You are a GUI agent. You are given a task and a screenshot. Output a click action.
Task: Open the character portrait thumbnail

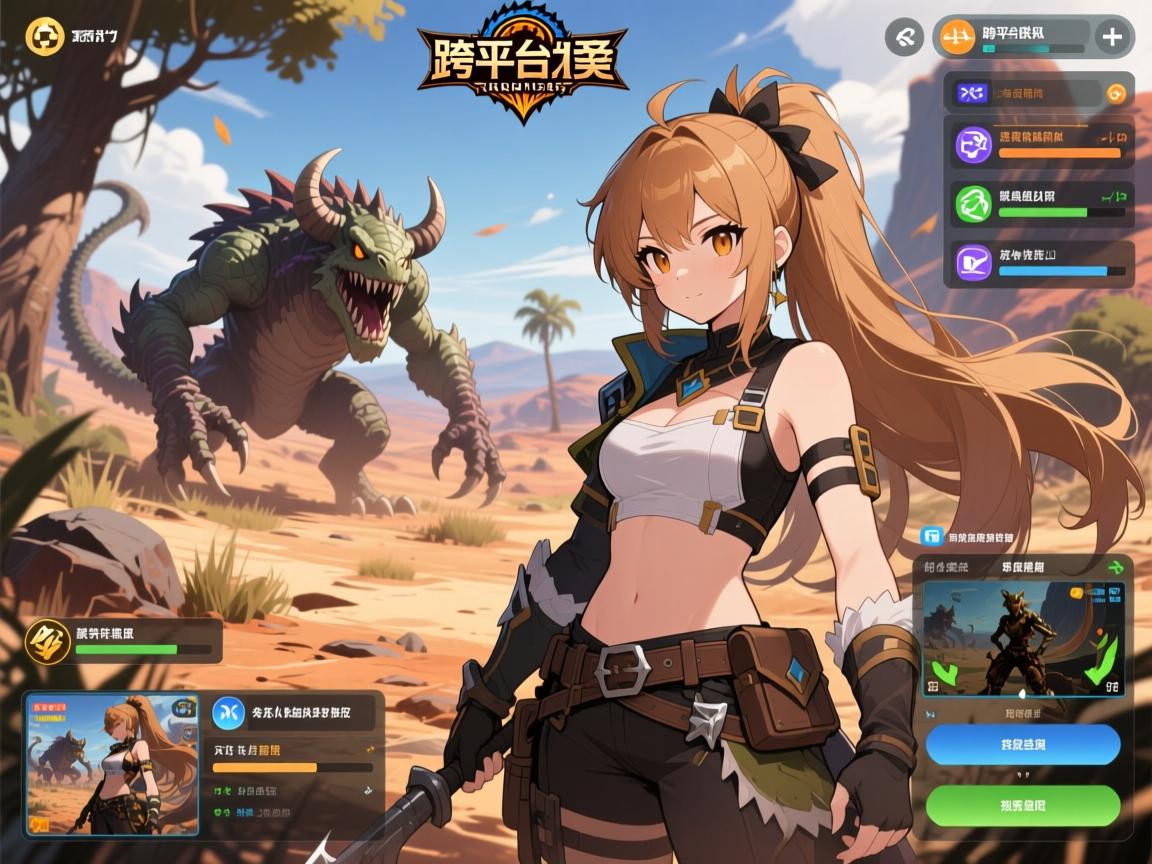[111, 765]
